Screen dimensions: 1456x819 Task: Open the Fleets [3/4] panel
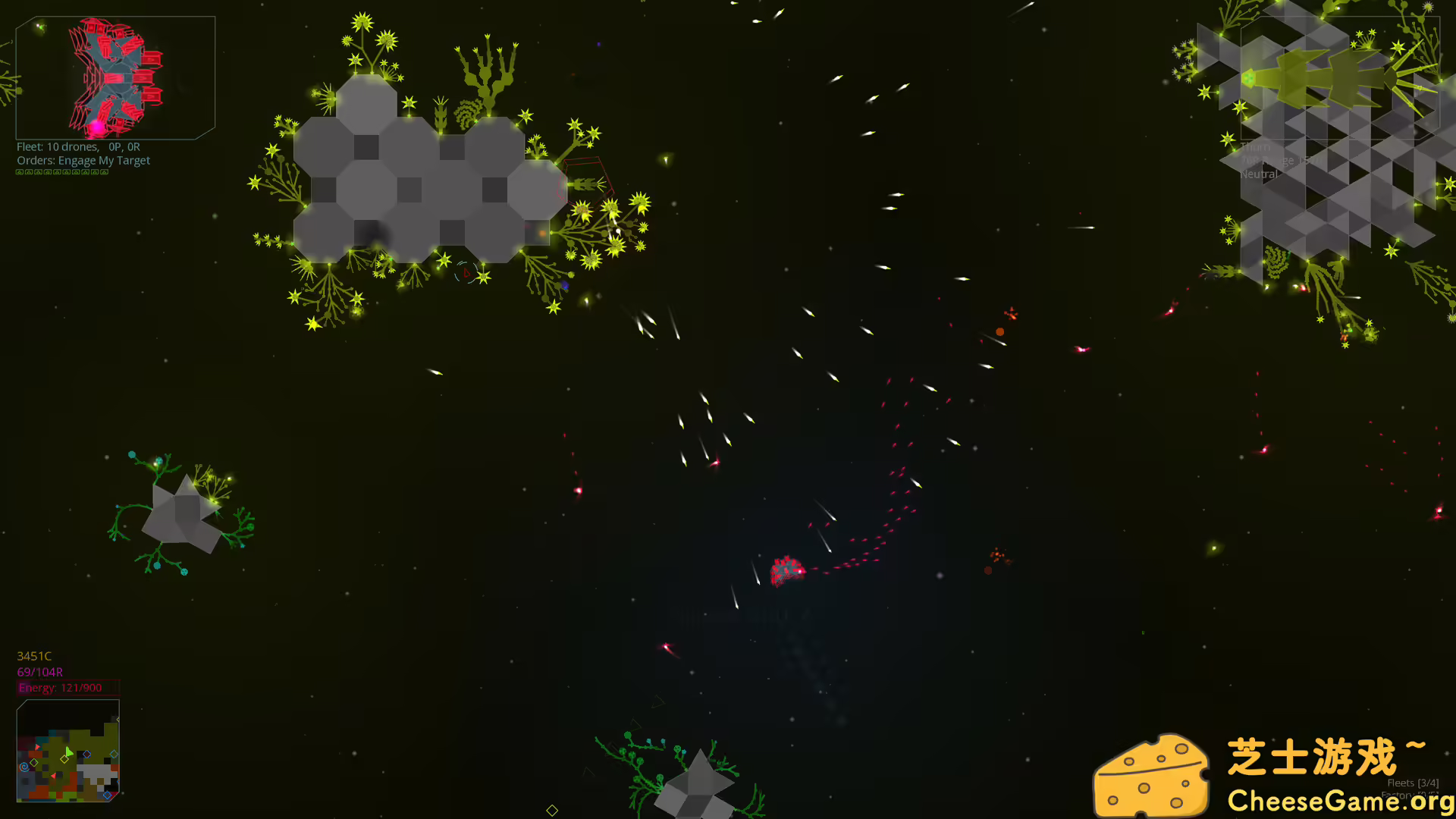1413,783
